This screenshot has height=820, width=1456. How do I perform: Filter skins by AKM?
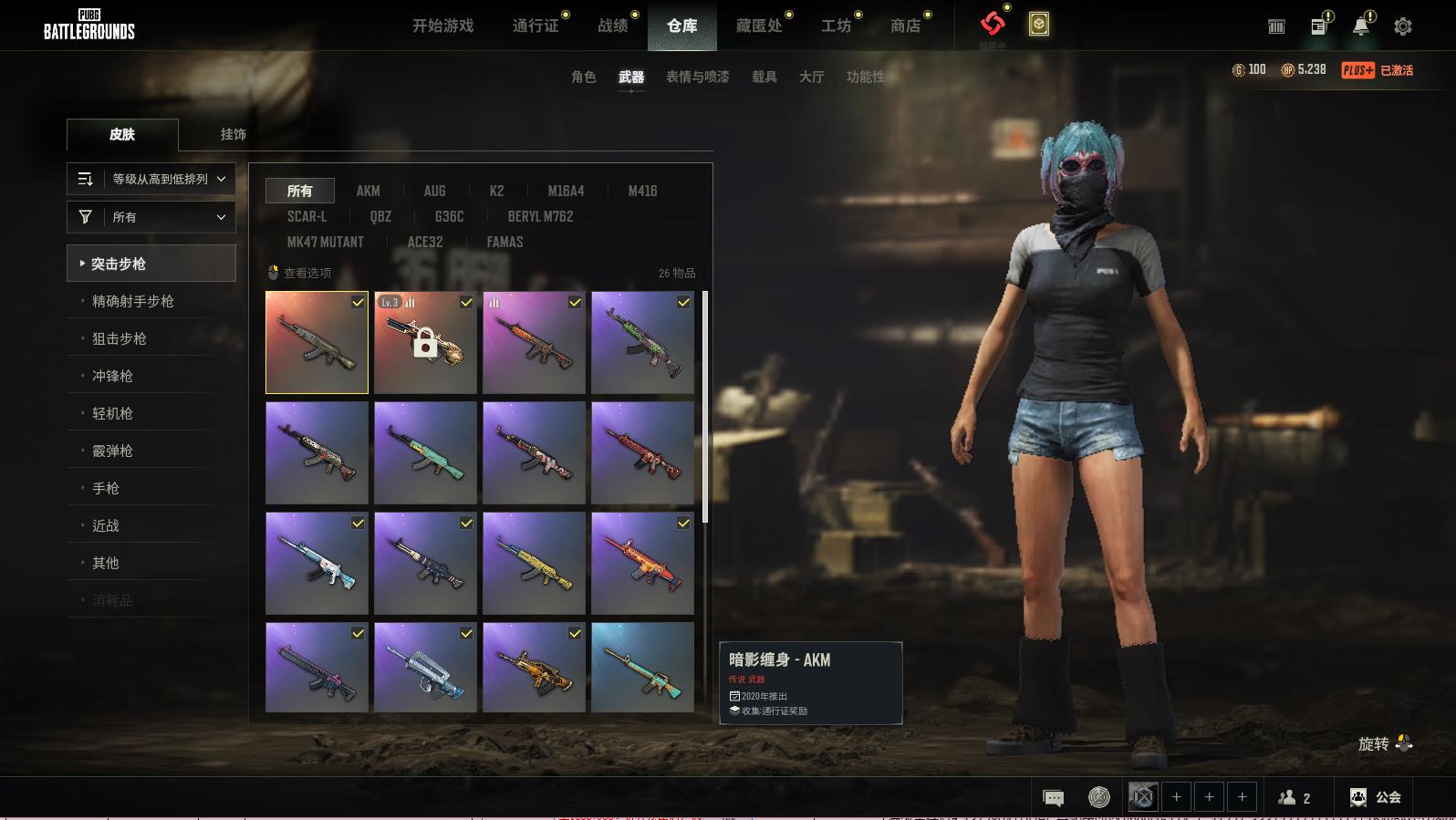[368, 191]
